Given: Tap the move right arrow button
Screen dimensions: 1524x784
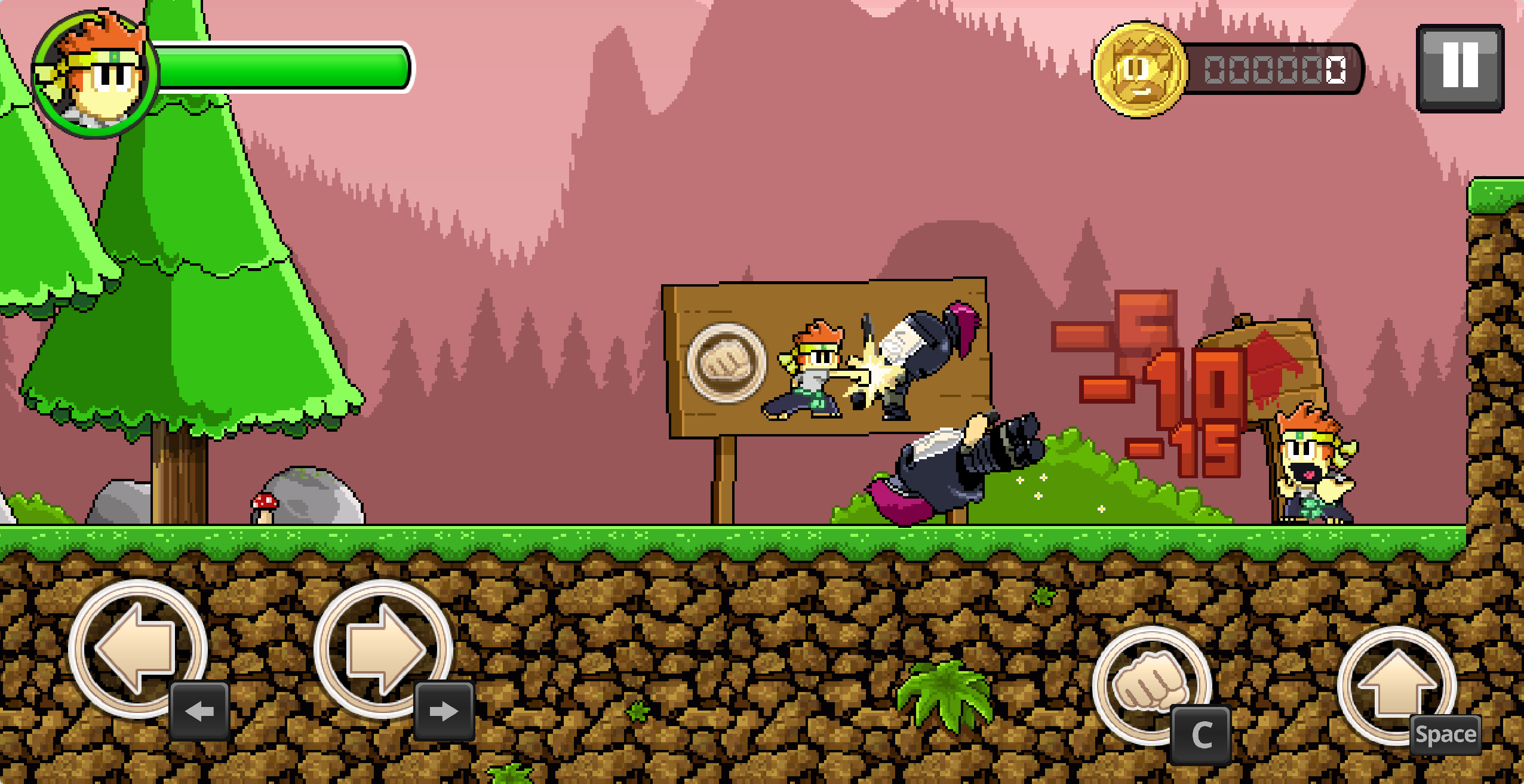Looking at the screenshot, I should 382,648.
